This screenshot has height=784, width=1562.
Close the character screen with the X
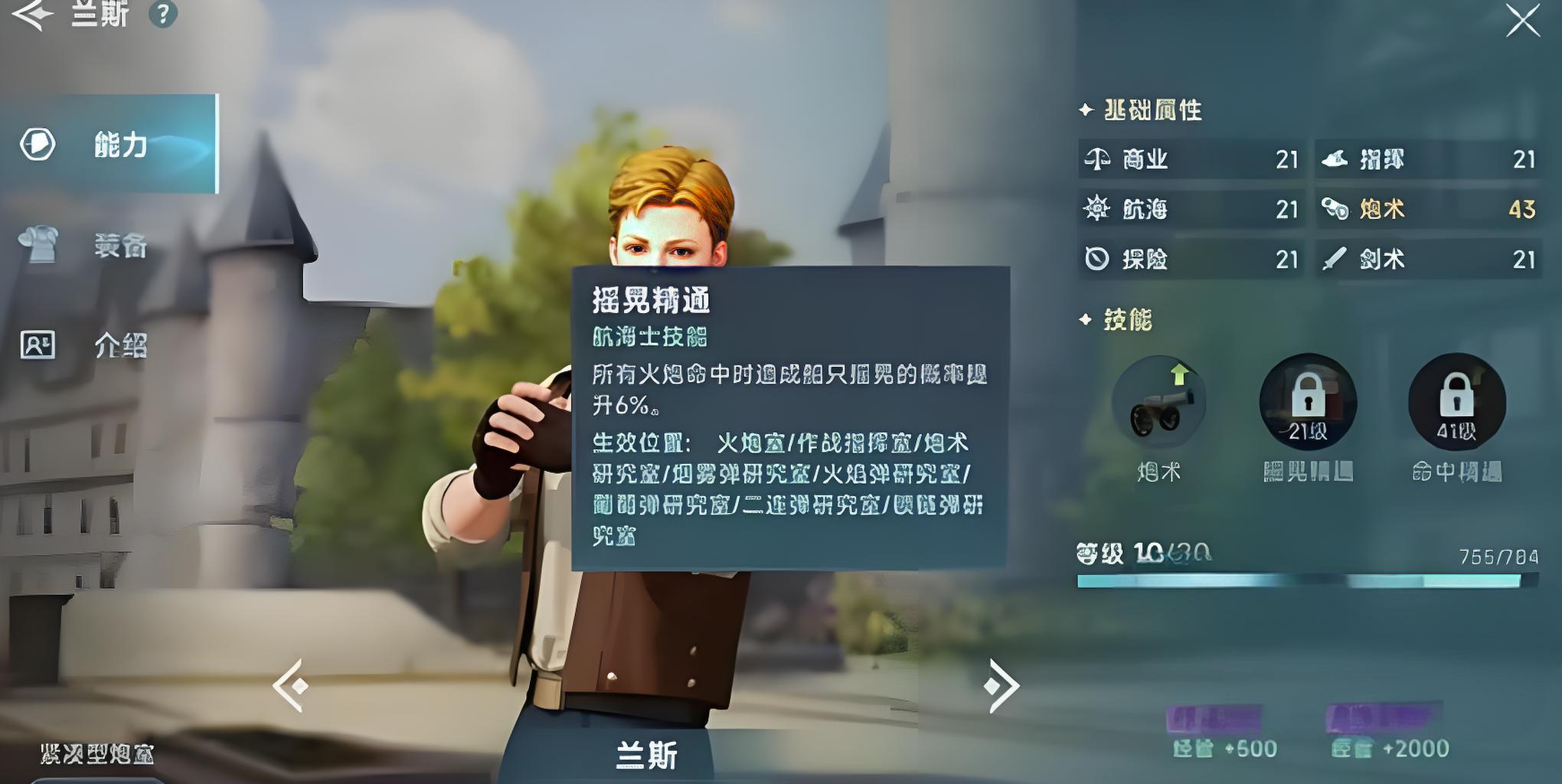pos(1522,21)
